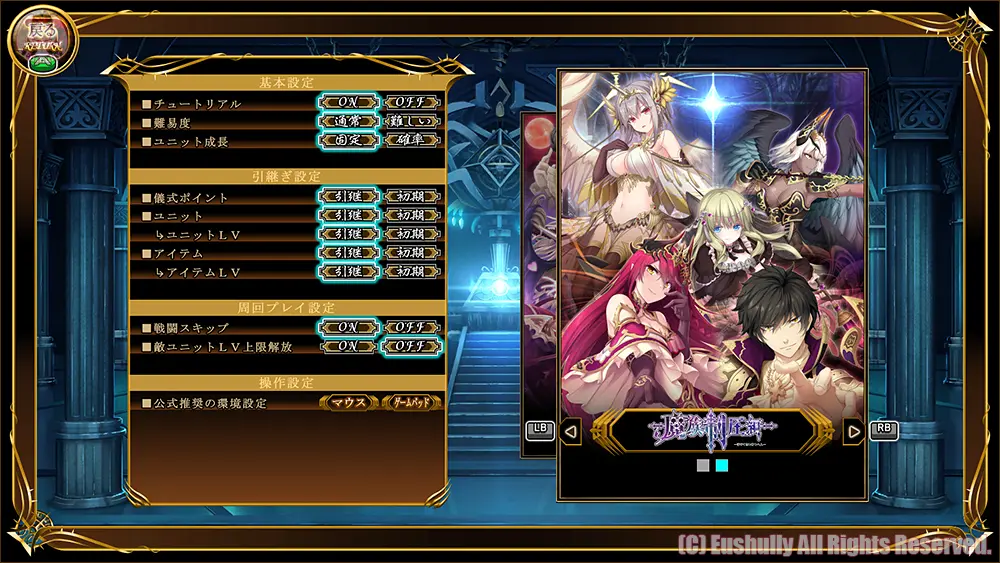Viewport: 1000px width, 563px height.
Task: Click the right arrow beside the game title
Action: tap(853, 432)
